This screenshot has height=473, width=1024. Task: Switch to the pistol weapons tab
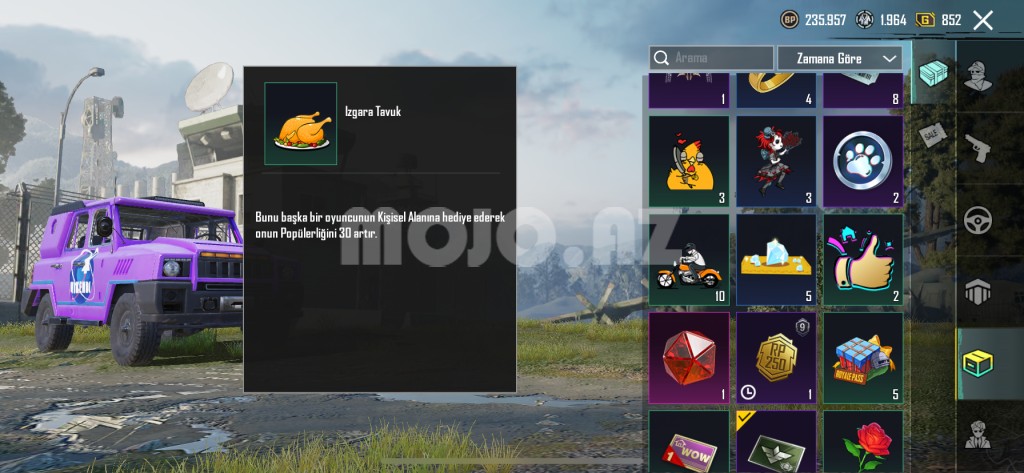(978, 148)
